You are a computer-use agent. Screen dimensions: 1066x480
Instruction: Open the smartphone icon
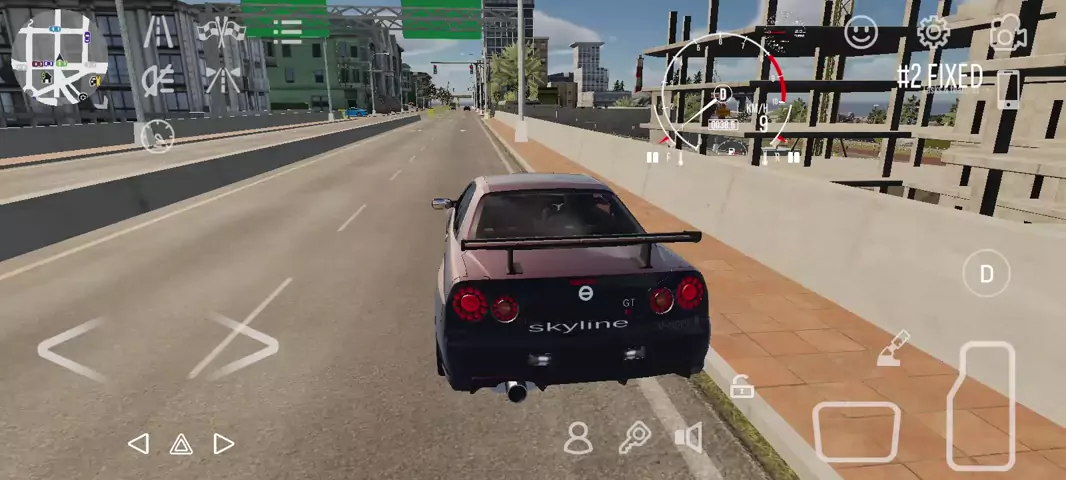click(x=1009, y=90)
